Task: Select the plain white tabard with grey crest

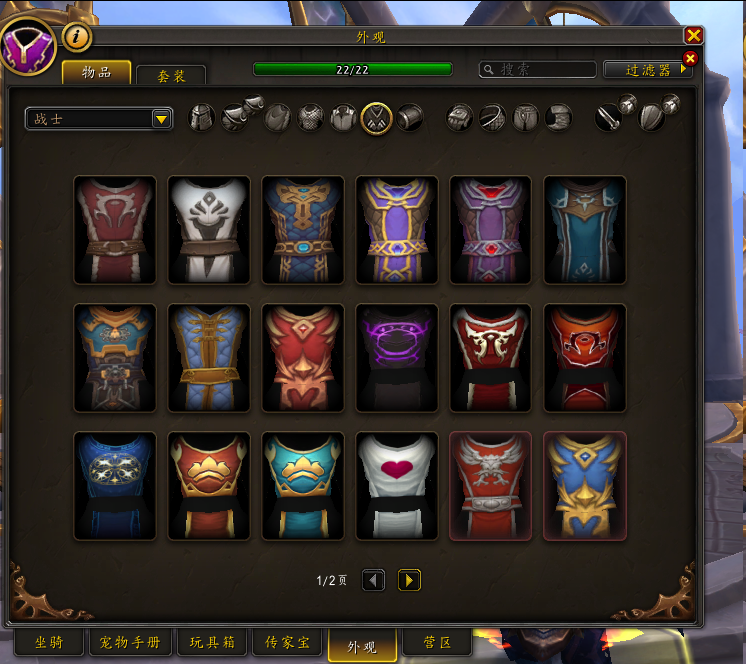Action: [x=209, y=230]
